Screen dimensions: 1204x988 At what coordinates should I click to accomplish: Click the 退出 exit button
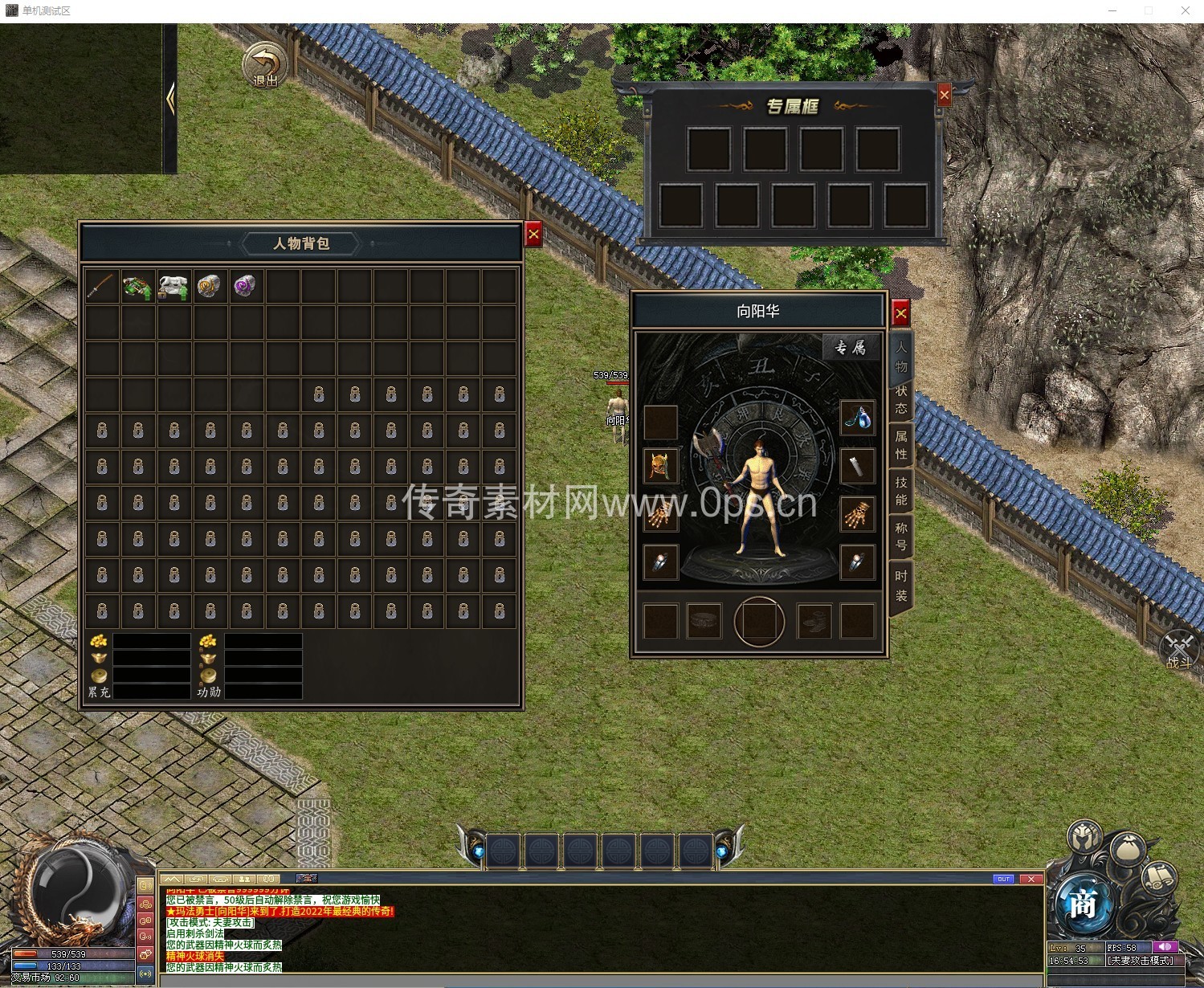pos(265,66)
